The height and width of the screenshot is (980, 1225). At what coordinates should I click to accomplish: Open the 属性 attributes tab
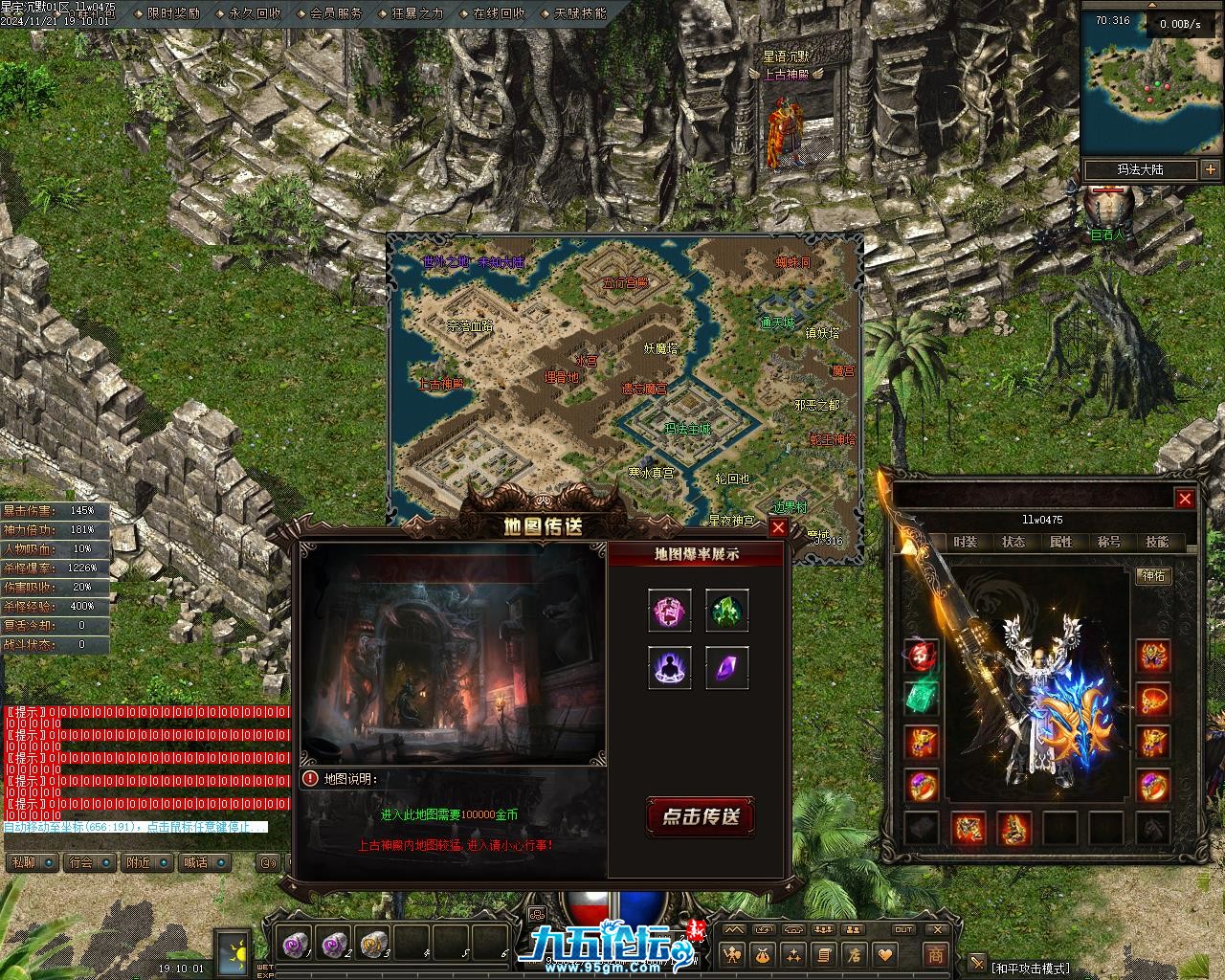[x=1061, y=542]
